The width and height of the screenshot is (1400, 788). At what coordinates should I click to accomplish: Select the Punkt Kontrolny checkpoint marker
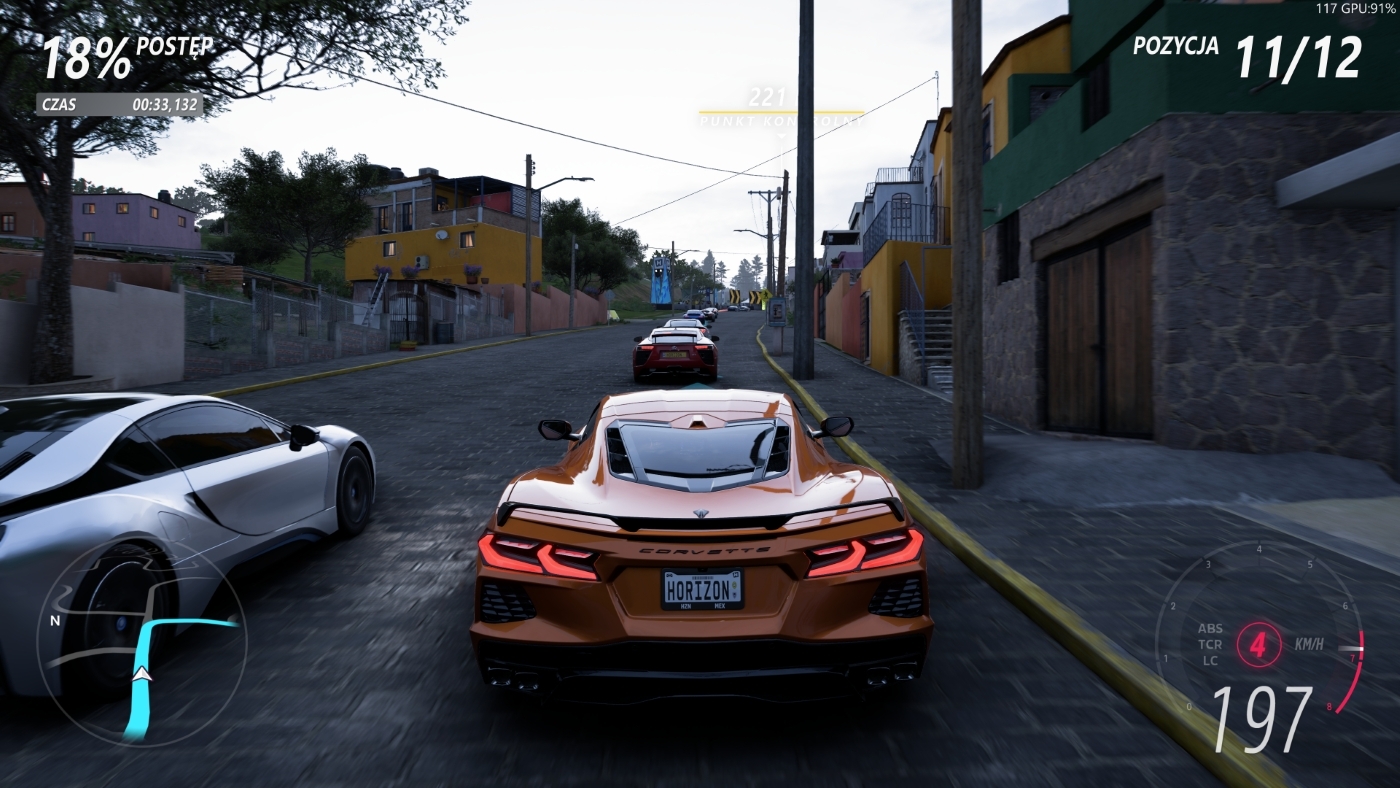pyautogui.click(x=780, y=111)
